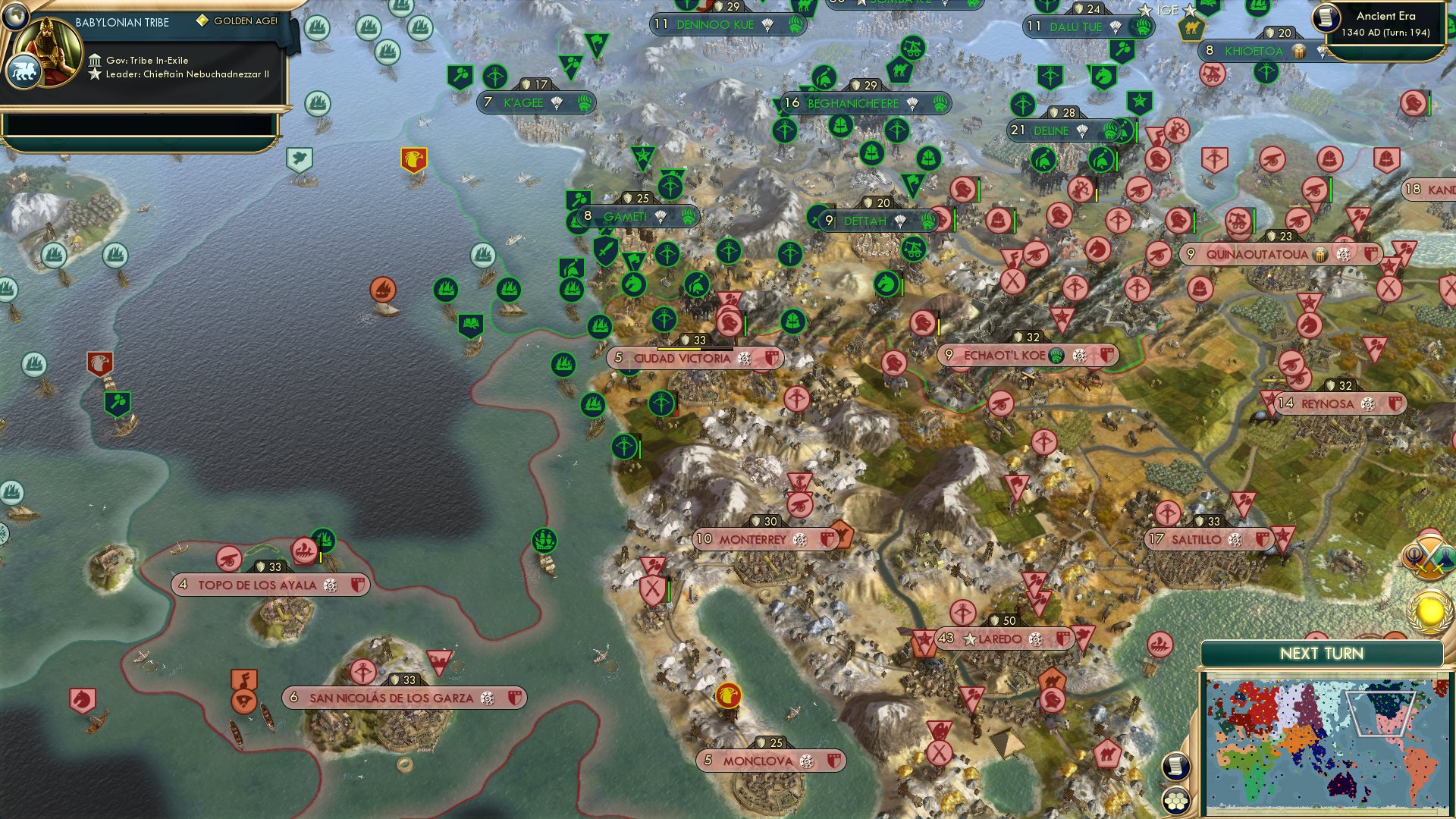Select a green trireme unit off the coast

[447, 290]
